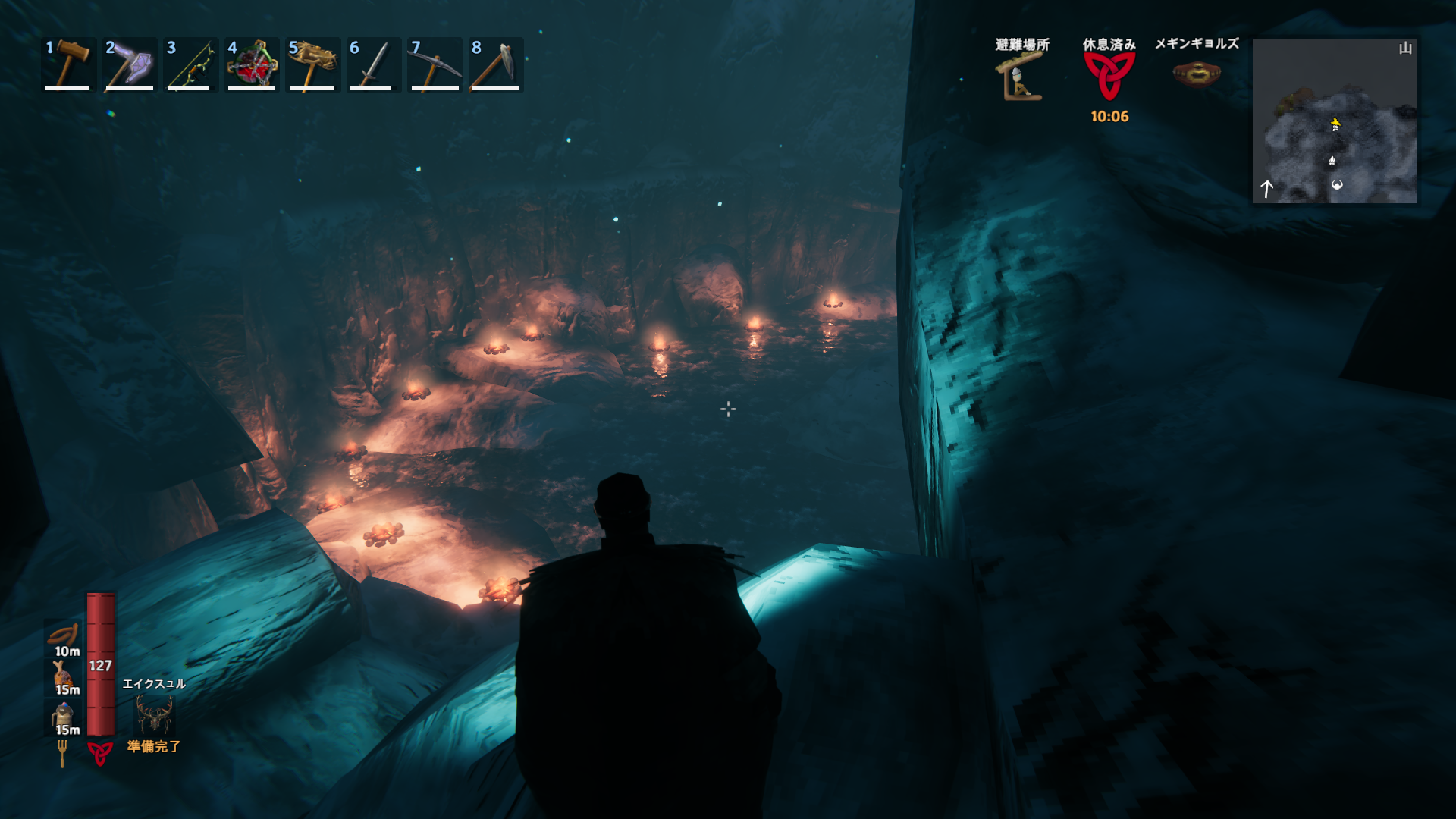Select the pickaxe in hotbar slot 7

[435, 64]
